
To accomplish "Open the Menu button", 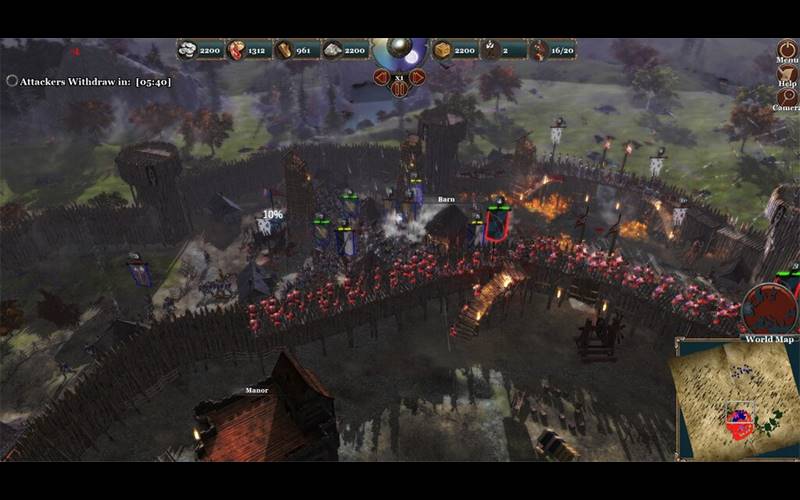I will tap(787, 49).
